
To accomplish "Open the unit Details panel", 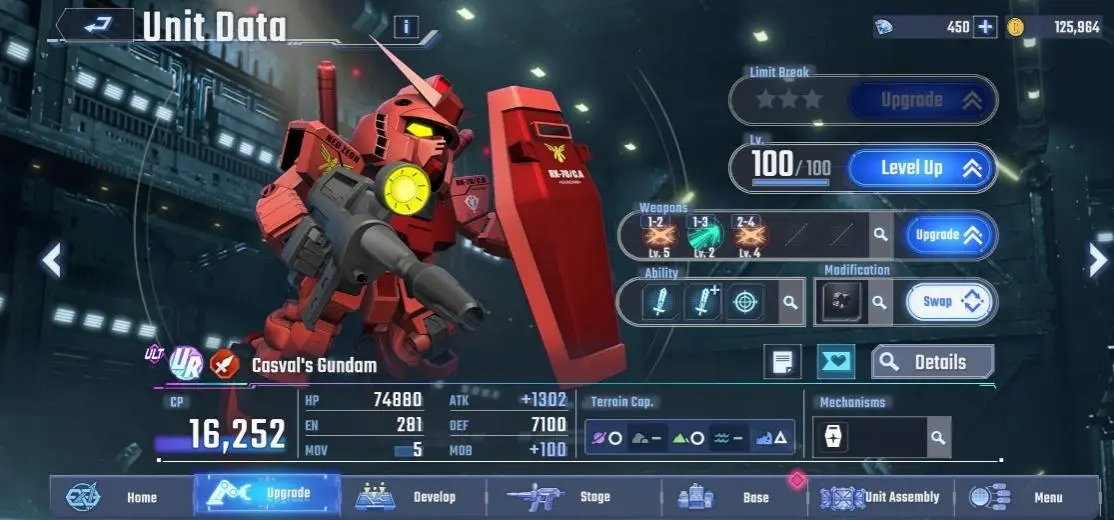I will (x=932, y=362).
